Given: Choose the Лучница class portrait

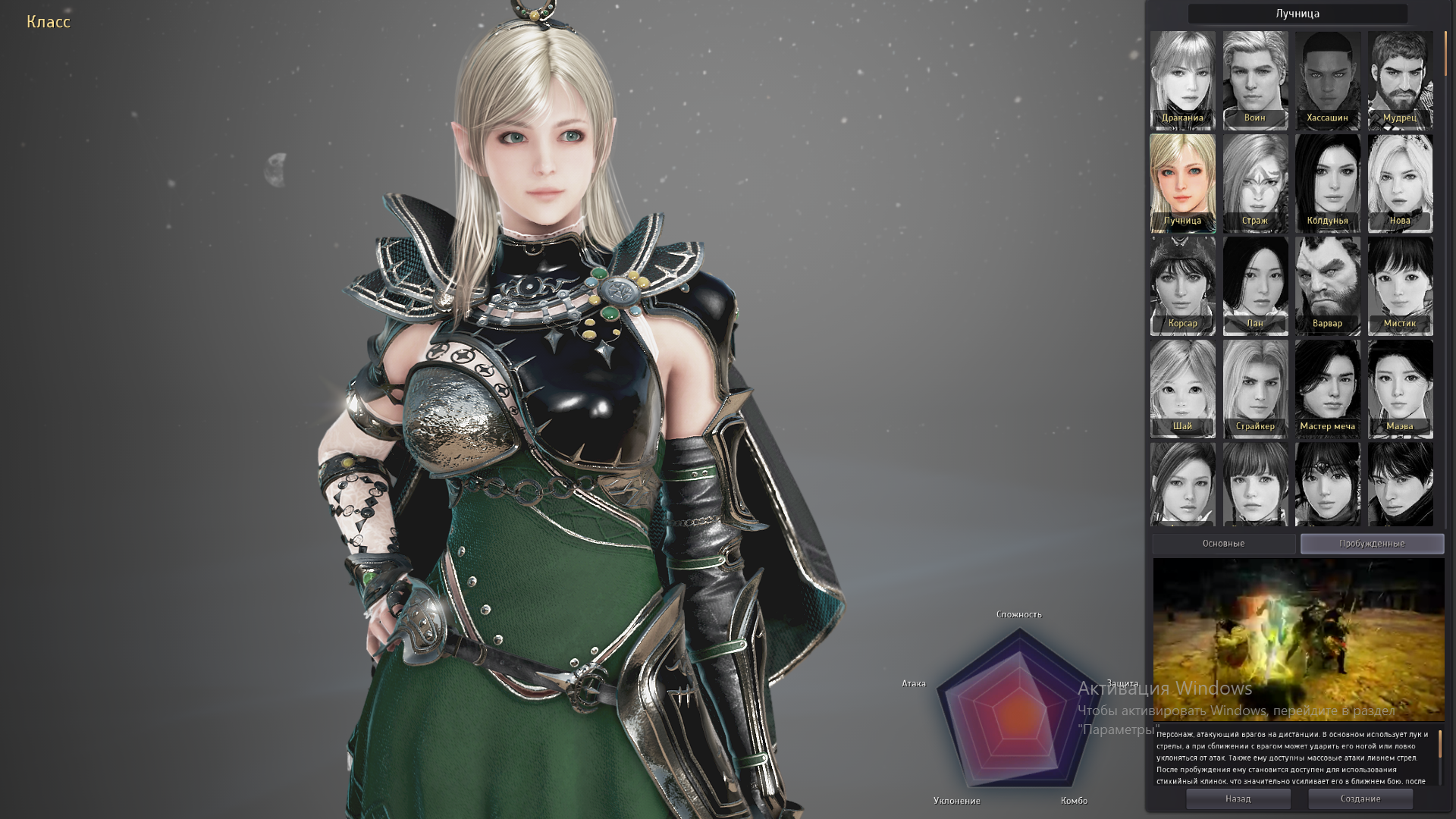Looking at the screenshot, I should 1182,182.
